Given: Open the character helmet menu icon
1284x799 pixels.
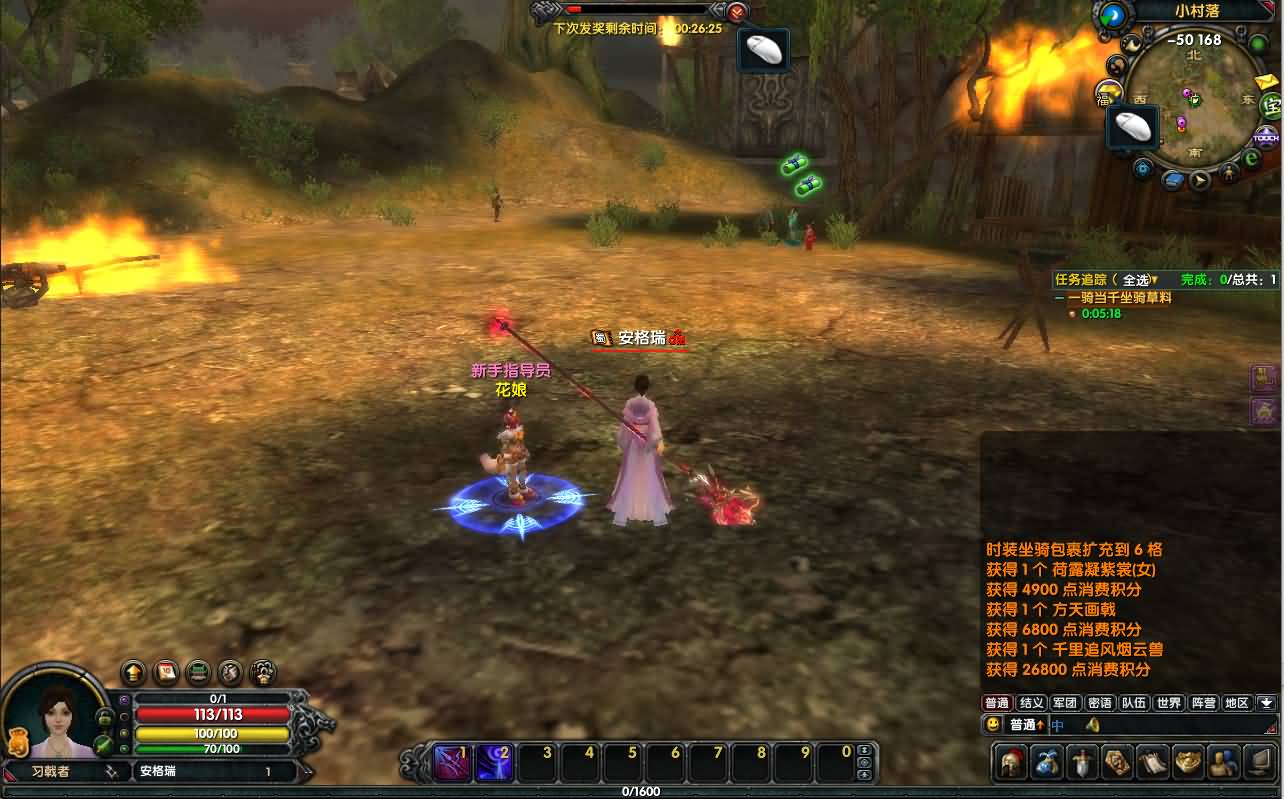Looking at the screenshot, I should [1012, 762].
